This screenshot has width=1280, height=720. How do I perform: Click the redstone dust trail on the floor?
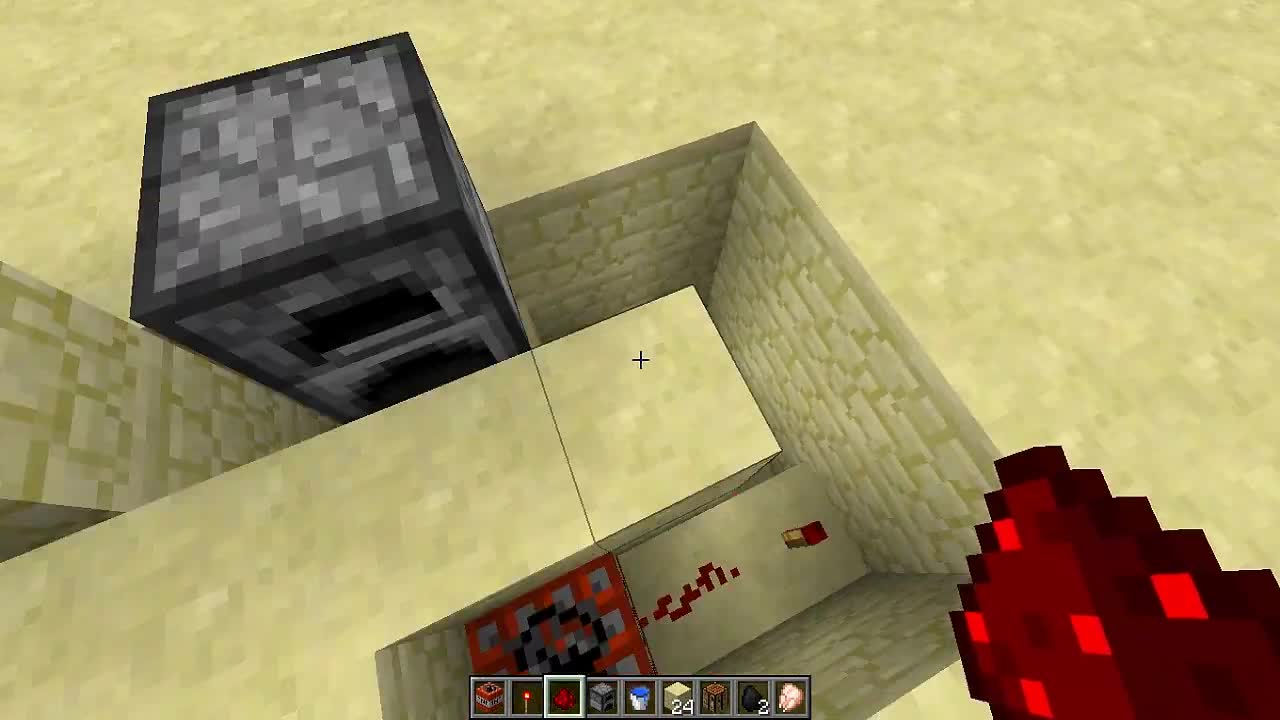click(x=690, y=590)
